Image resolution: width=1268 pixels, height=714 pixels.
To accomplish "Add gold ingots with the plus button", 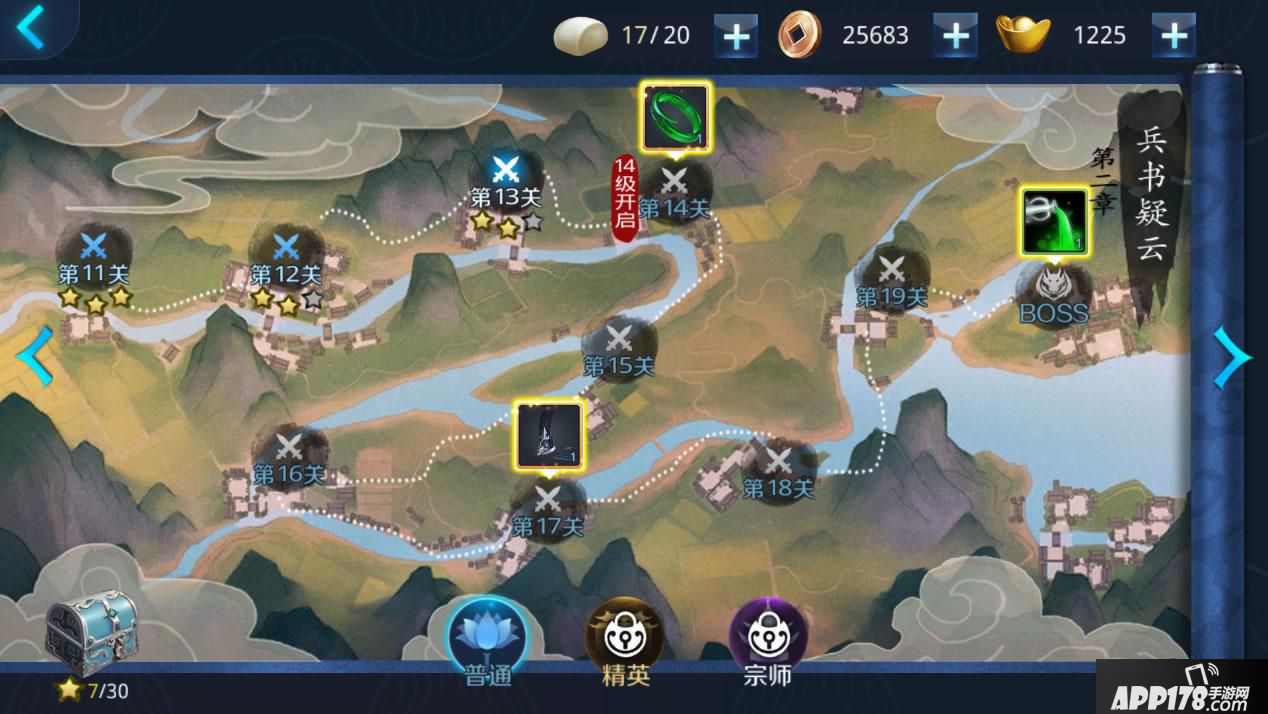I will [x=1174, y=36].
